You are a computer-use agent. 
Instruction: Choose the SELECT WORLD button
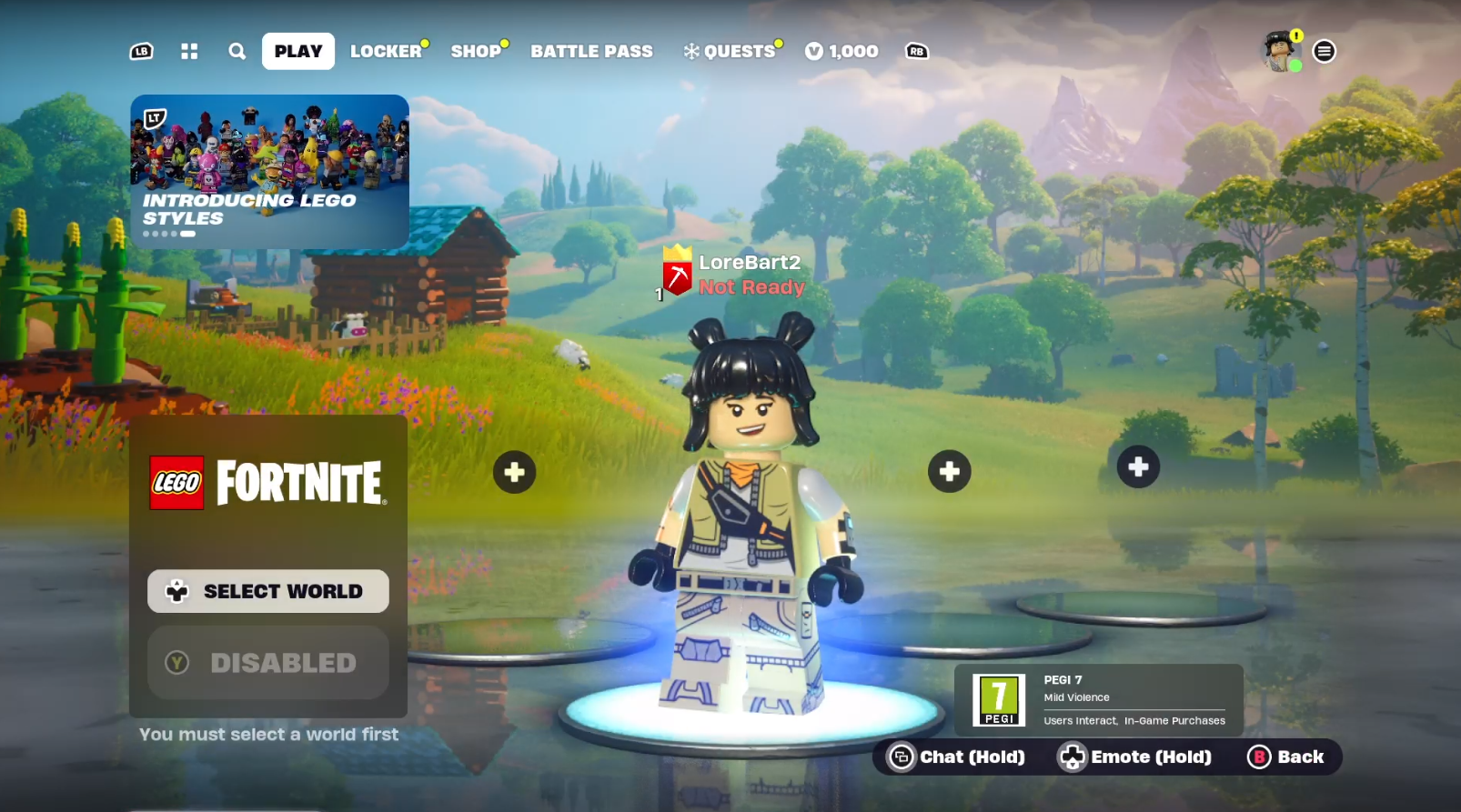(x=268, y=591)
